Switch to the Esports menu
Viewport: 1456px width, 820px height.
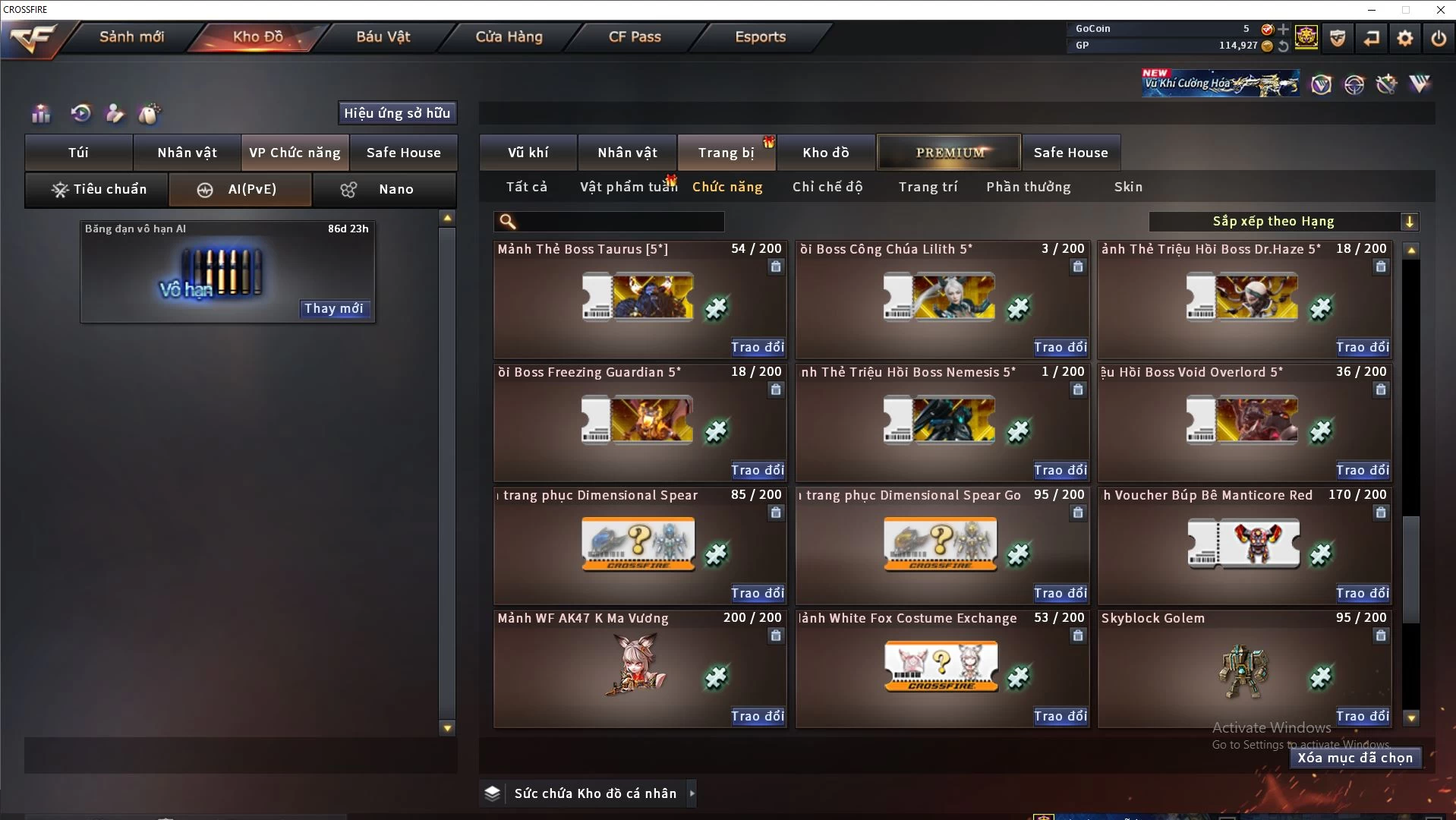coord(760,36)
